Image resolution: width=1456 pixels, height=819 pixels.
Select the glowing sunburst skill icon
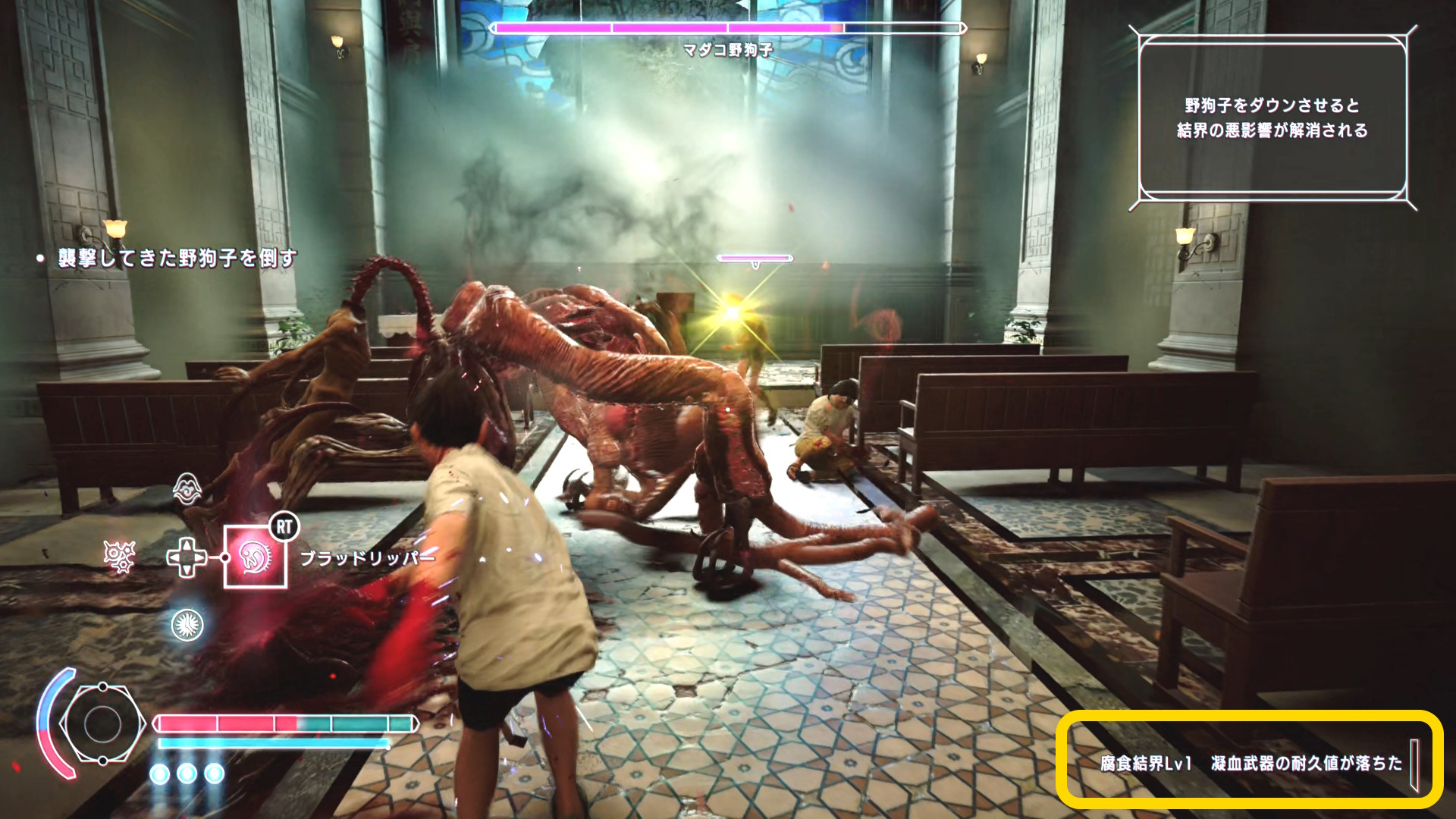point(187,624)
